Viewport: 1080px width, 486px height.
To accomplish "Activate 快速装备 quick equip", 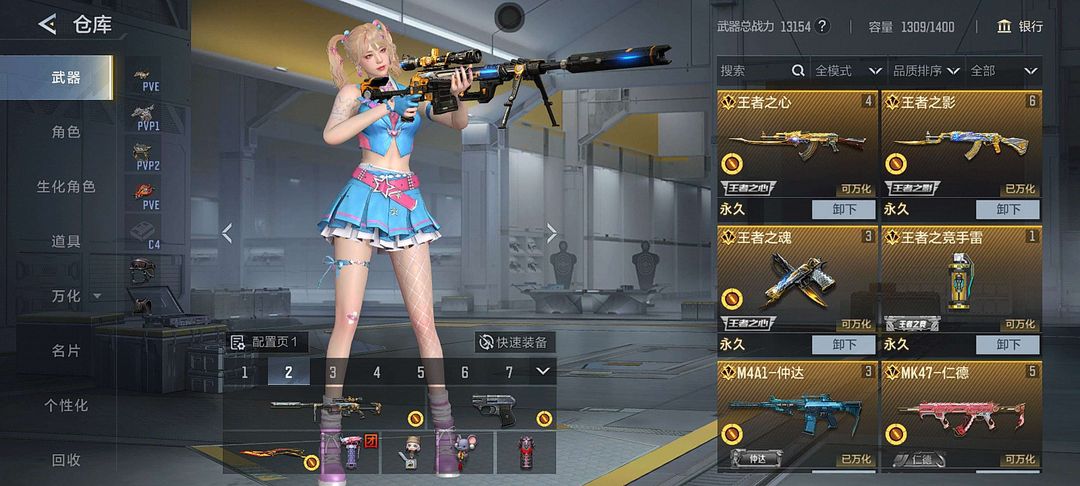I will [x=514, y=342].
